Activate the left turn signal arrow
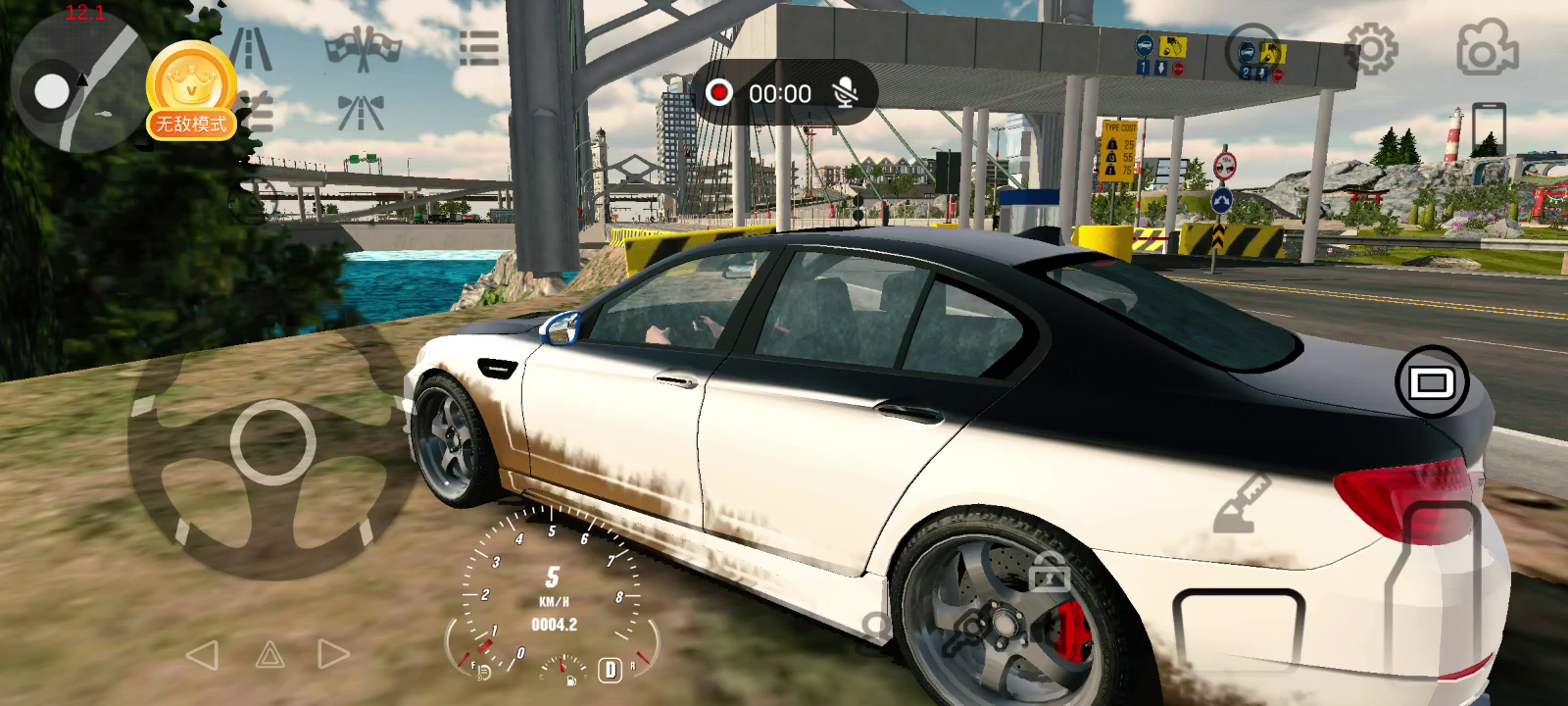This screenshot has height=706, width=1568. tap(203, 655)
